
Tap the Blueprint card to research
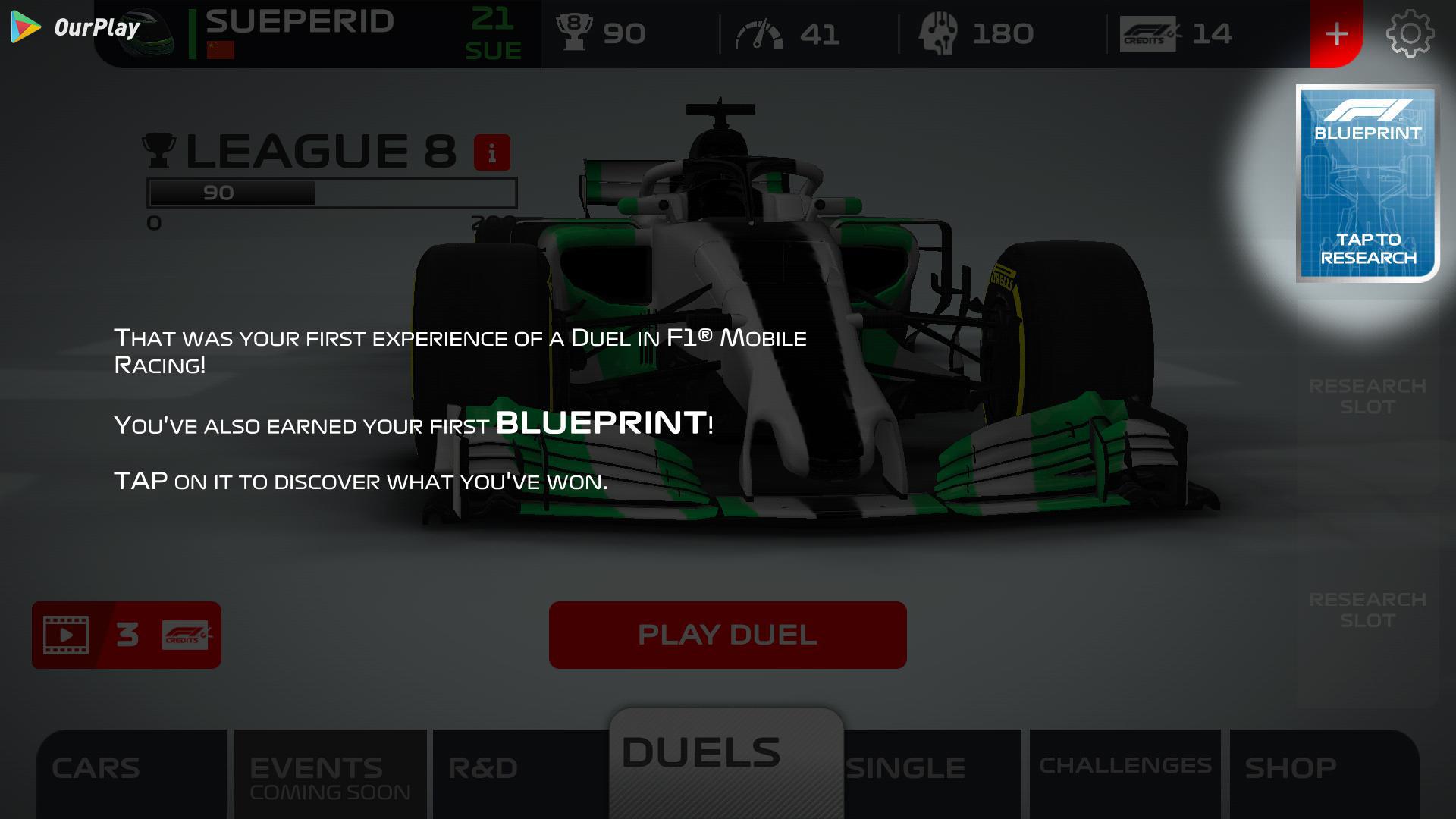[1367, 183]
